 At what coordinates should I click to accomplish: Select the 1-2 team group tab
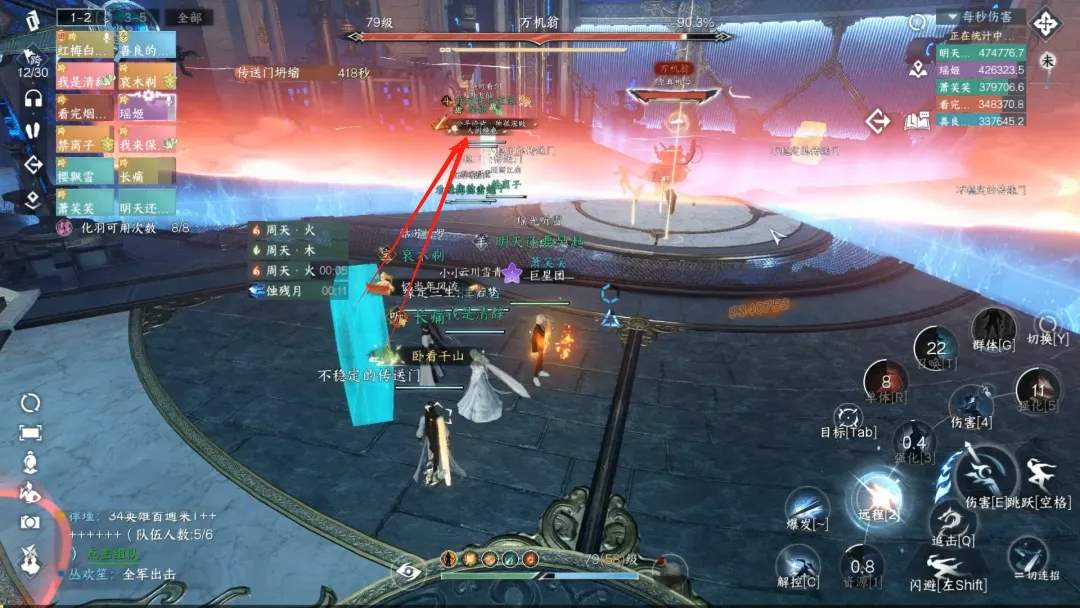click(x=80, y=17)
